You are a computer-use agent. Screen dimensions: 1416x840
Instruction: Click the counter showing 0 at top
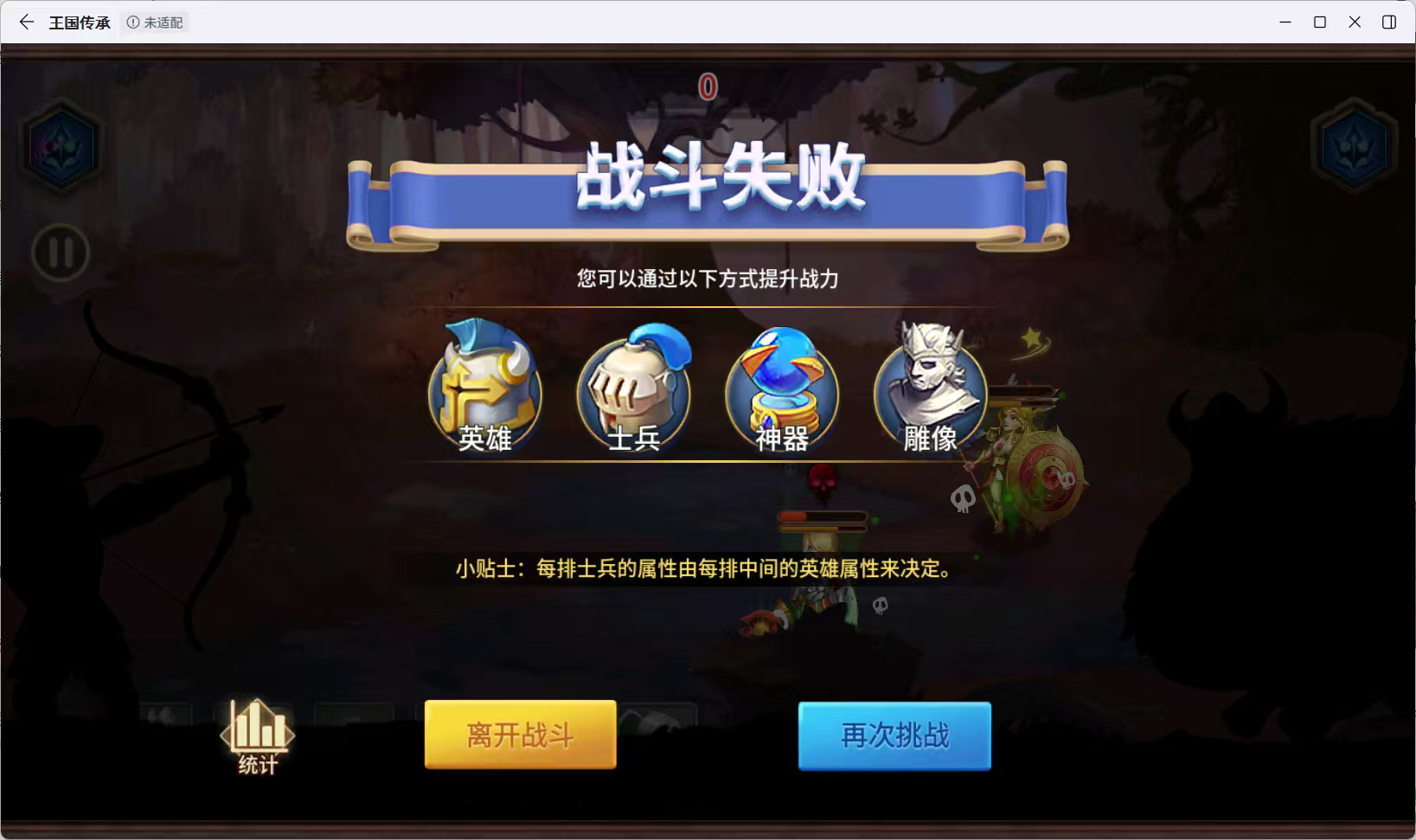tap(707, 86)
